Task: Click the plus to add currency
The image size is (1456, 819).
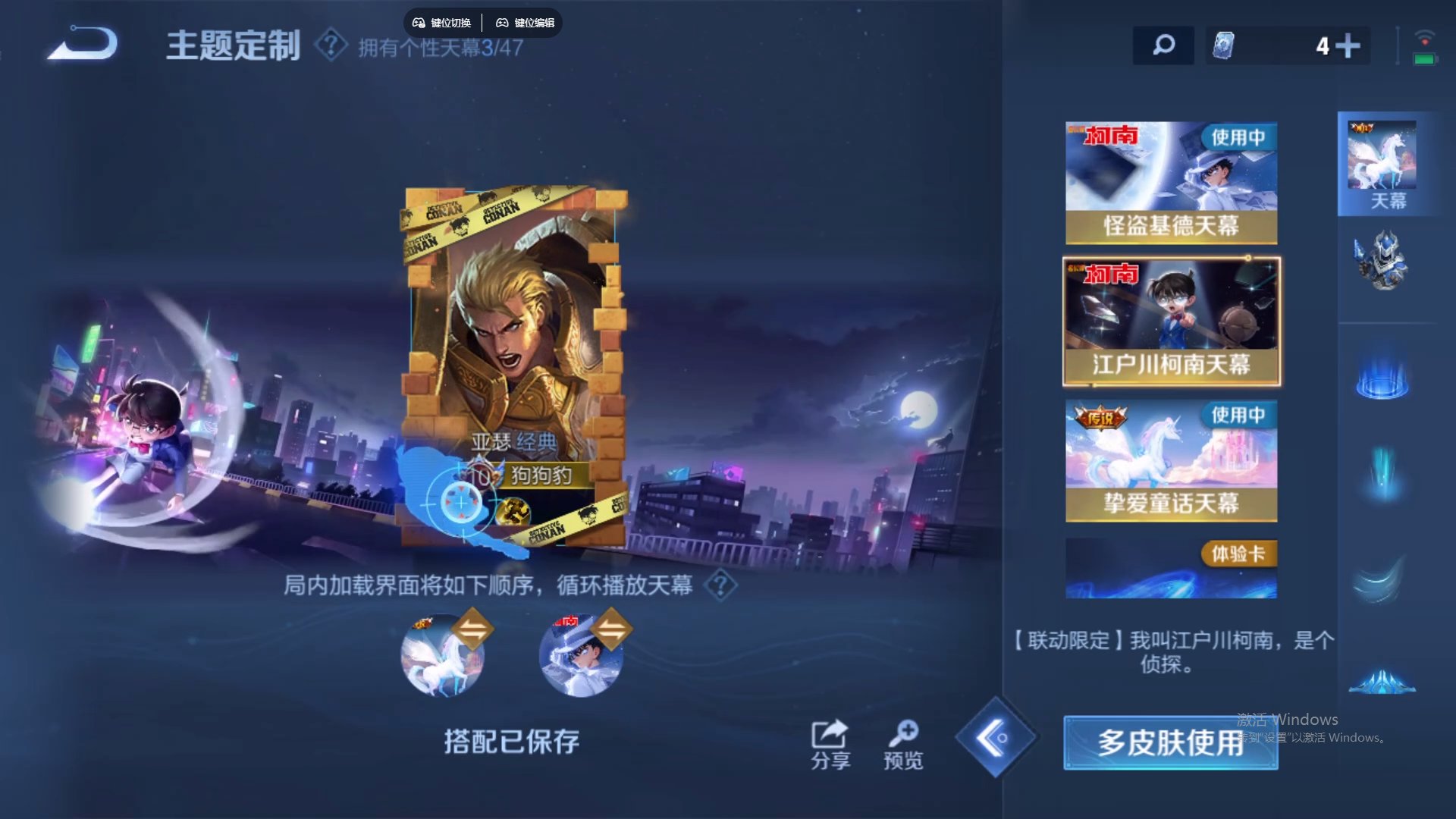Action: (1348, 45)
